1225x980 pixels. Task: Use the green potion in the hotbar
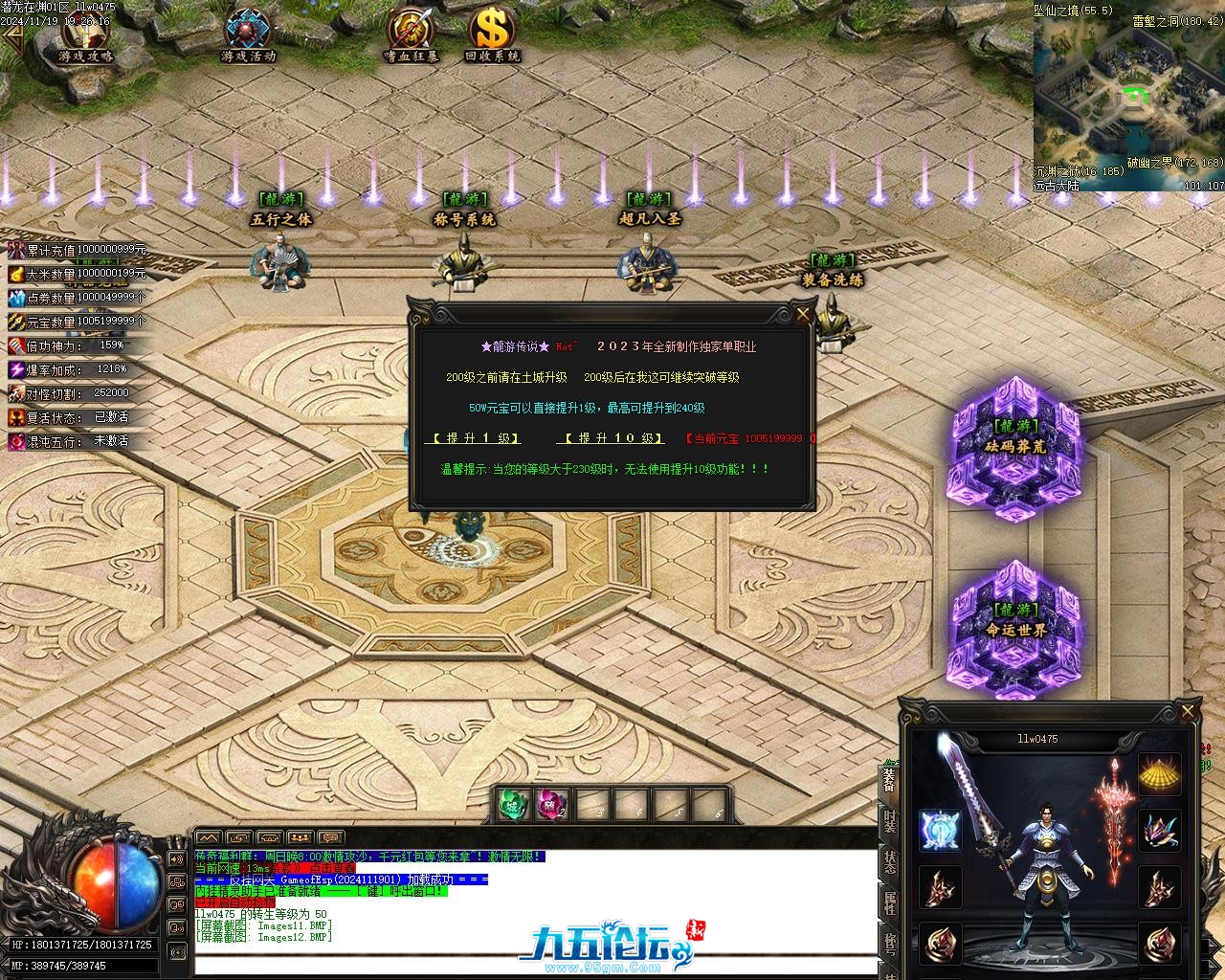tap(514, 805)
